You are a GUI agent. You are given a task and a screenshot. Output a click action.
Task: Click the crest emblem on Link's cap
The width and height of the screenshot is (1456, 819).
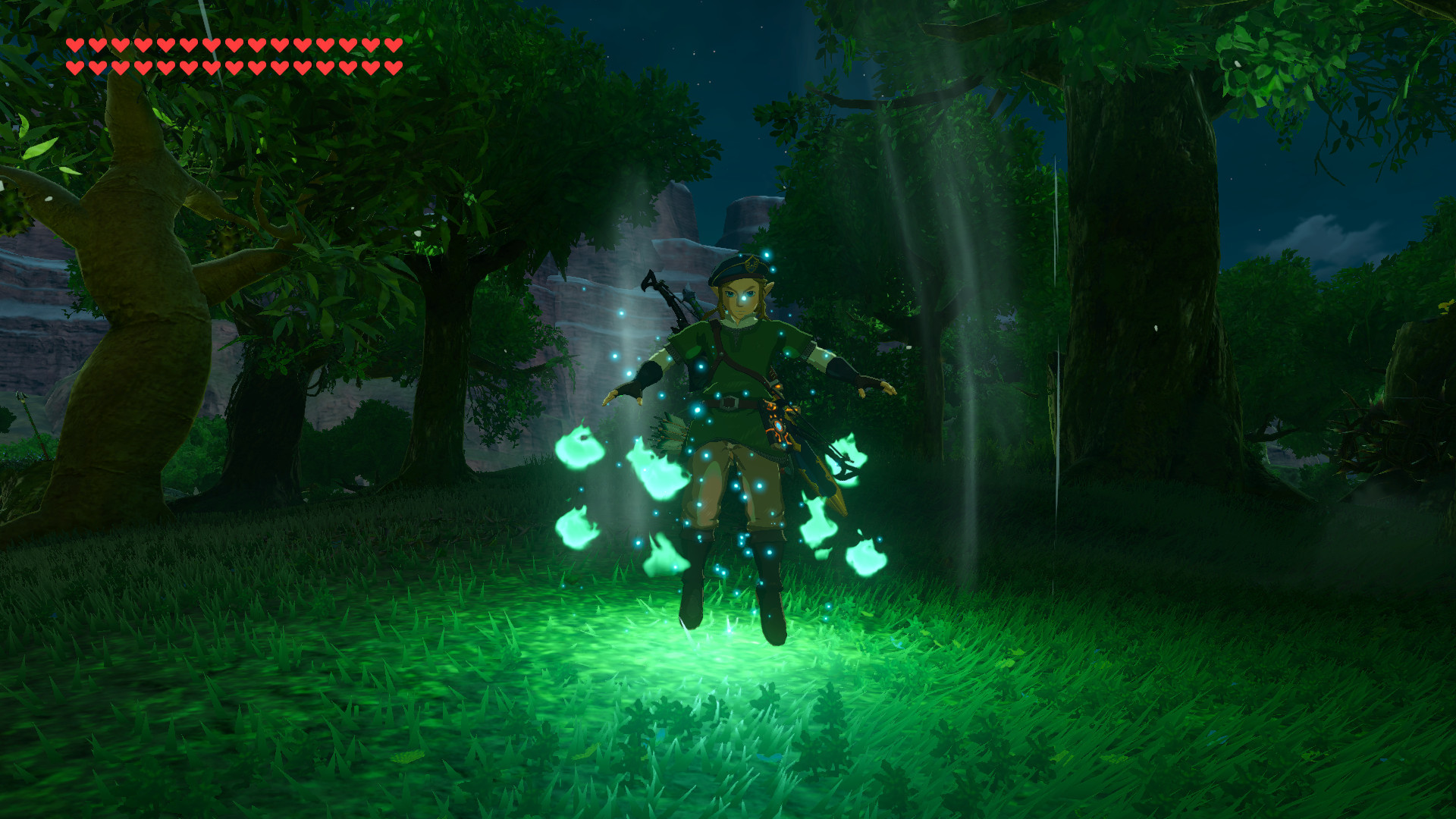[x=751, y=265]
